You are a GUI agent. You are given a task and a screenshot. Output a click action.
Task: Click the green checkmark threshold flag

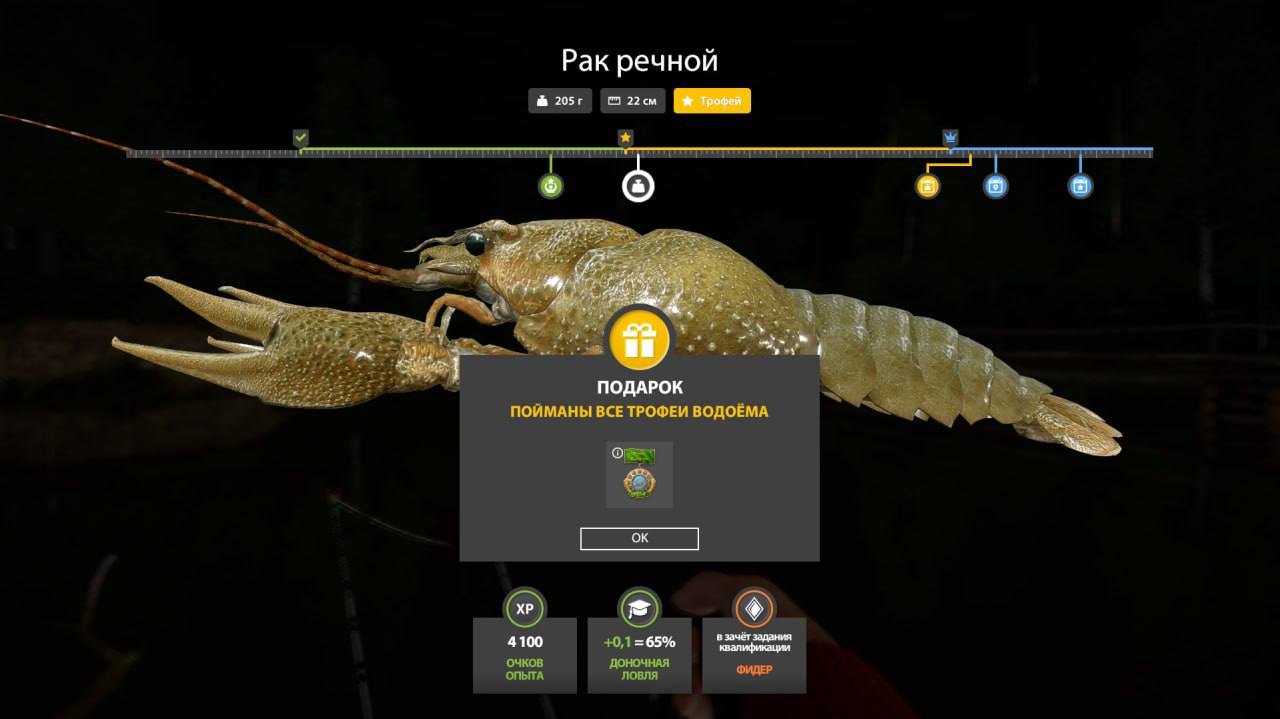[301, 138]
